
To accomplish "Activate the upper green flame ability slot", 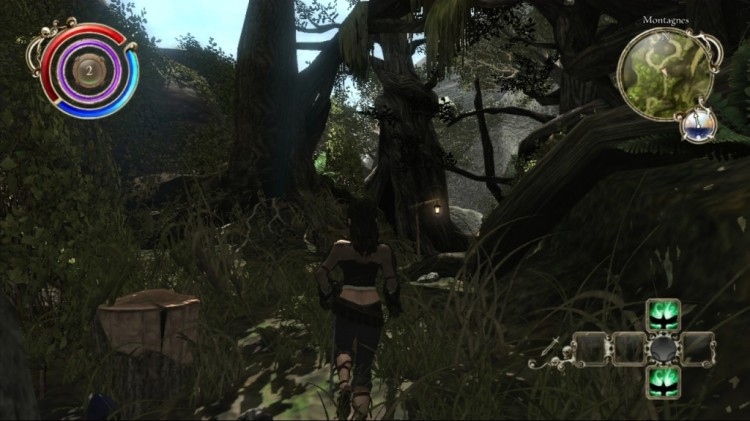I will tap(662, 316).
